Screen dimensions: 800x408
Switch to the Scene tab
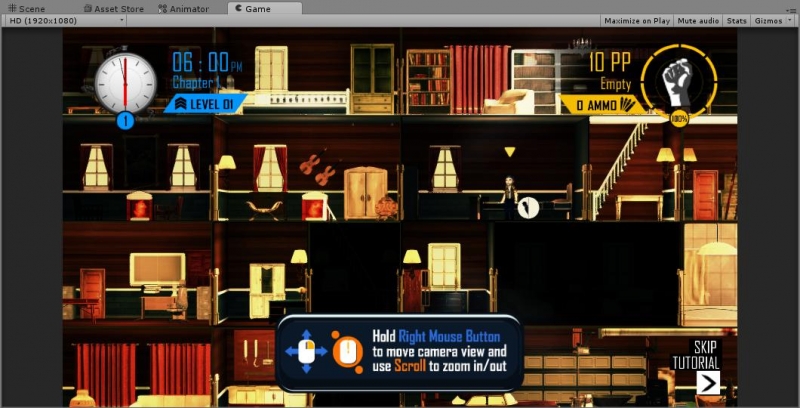coord(27,9)
